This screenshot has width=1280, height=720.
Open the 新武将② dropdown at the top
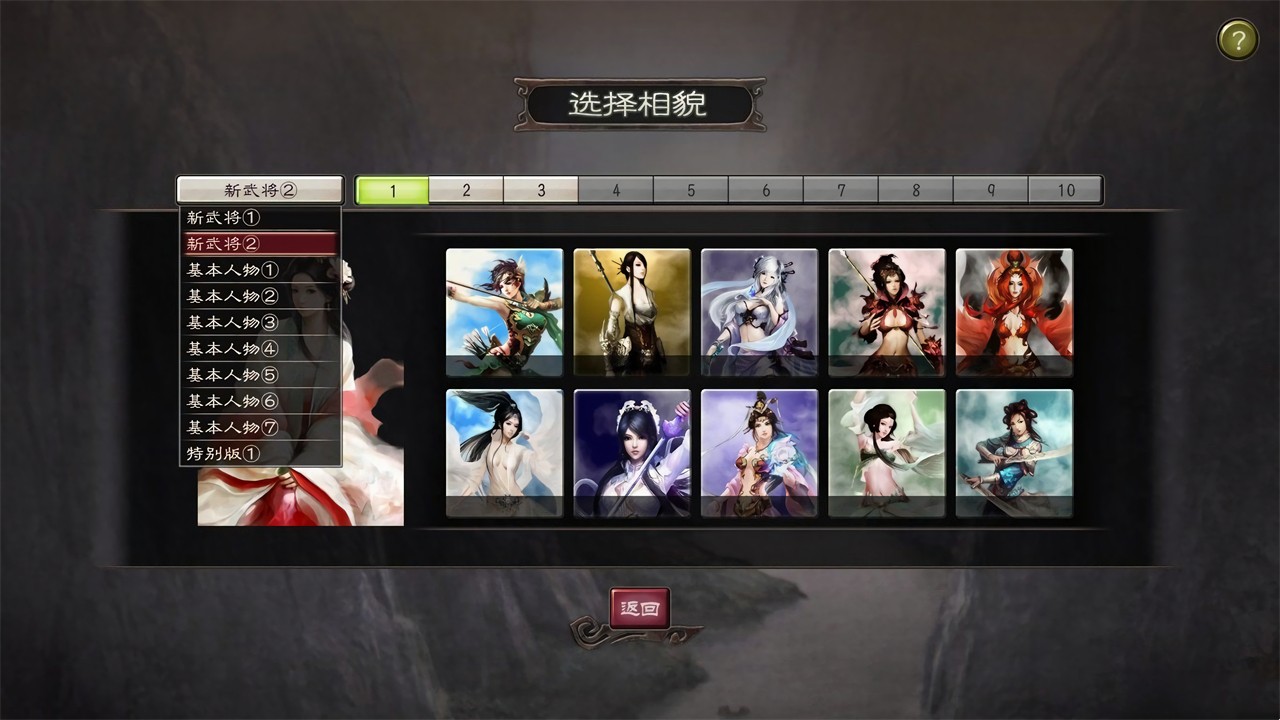click(x=260, y=189)
